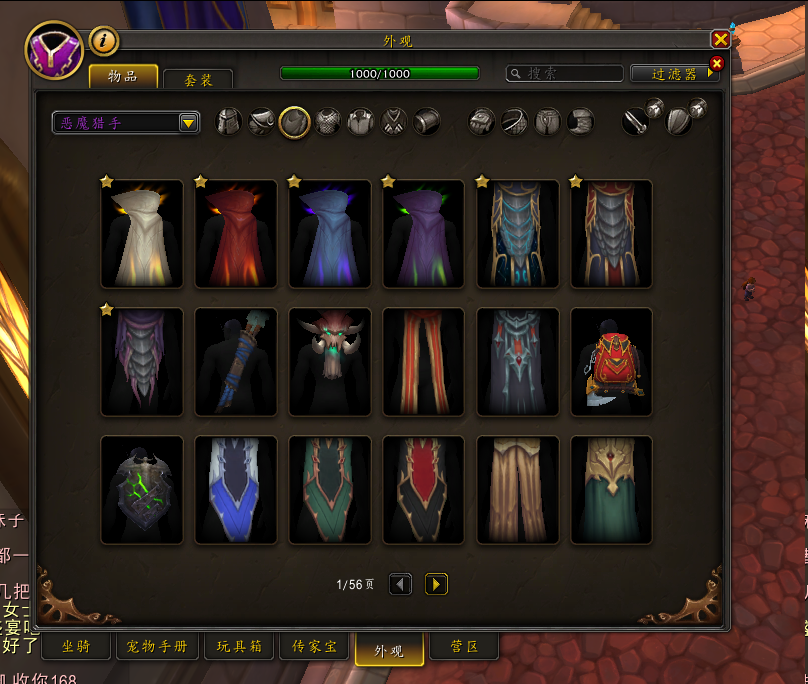Open the 过滤器 filter menu
The image size is (808, 684).
tap(675, 74)
